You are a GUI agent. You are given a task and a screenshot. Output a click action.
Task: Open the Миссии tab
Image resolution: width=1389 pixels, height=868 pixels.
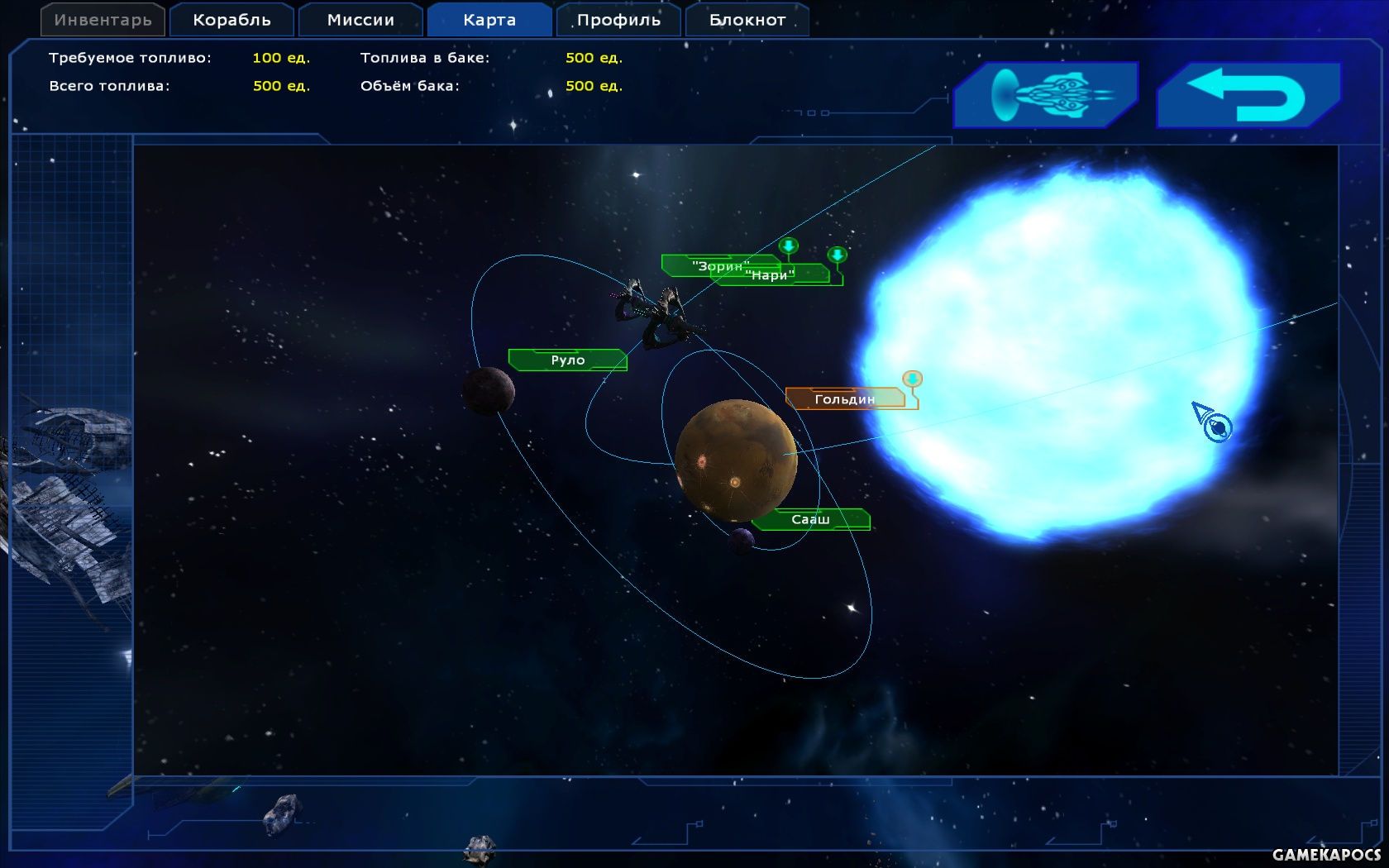360,20
